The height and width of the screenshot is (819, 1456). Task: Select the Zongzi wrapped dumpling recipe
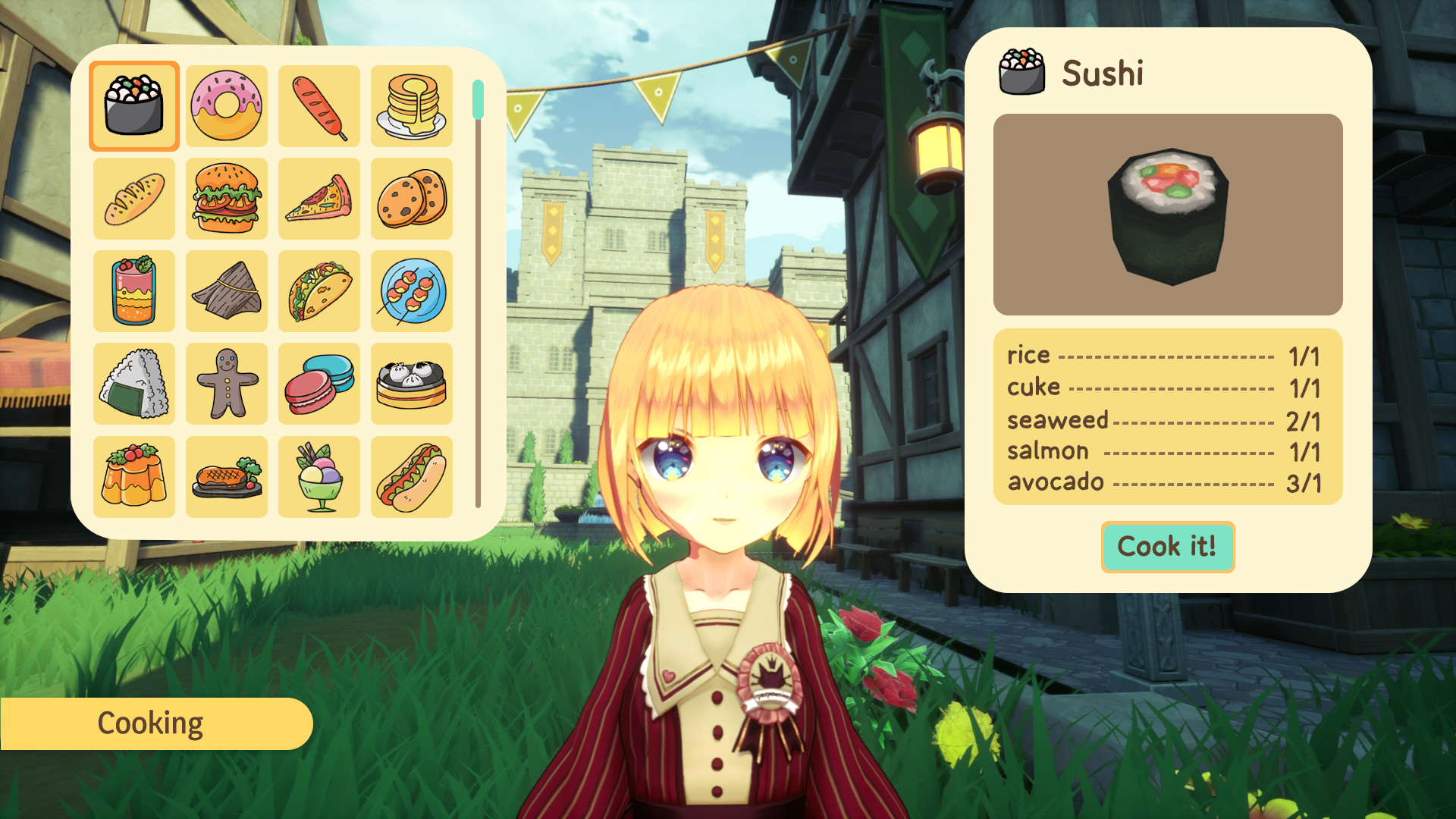pyautogui.click(x=226, y=291)
